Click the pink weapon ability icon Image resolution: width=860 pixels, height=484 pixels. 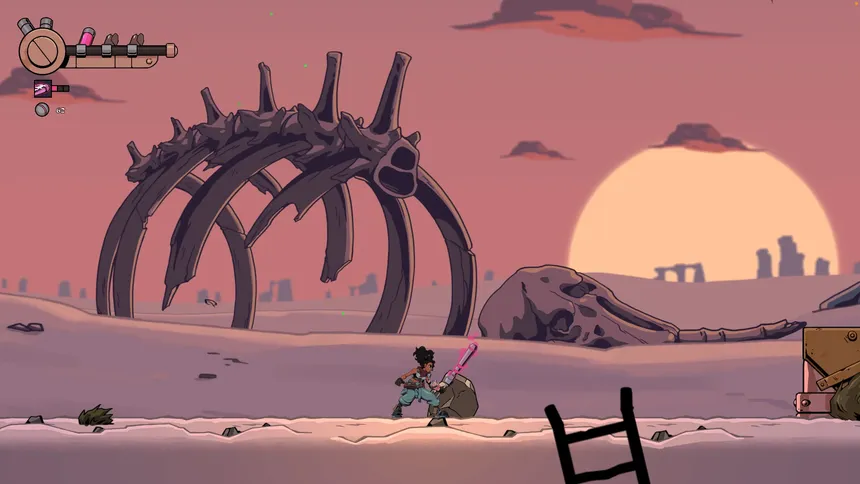[x=43, y=88]
